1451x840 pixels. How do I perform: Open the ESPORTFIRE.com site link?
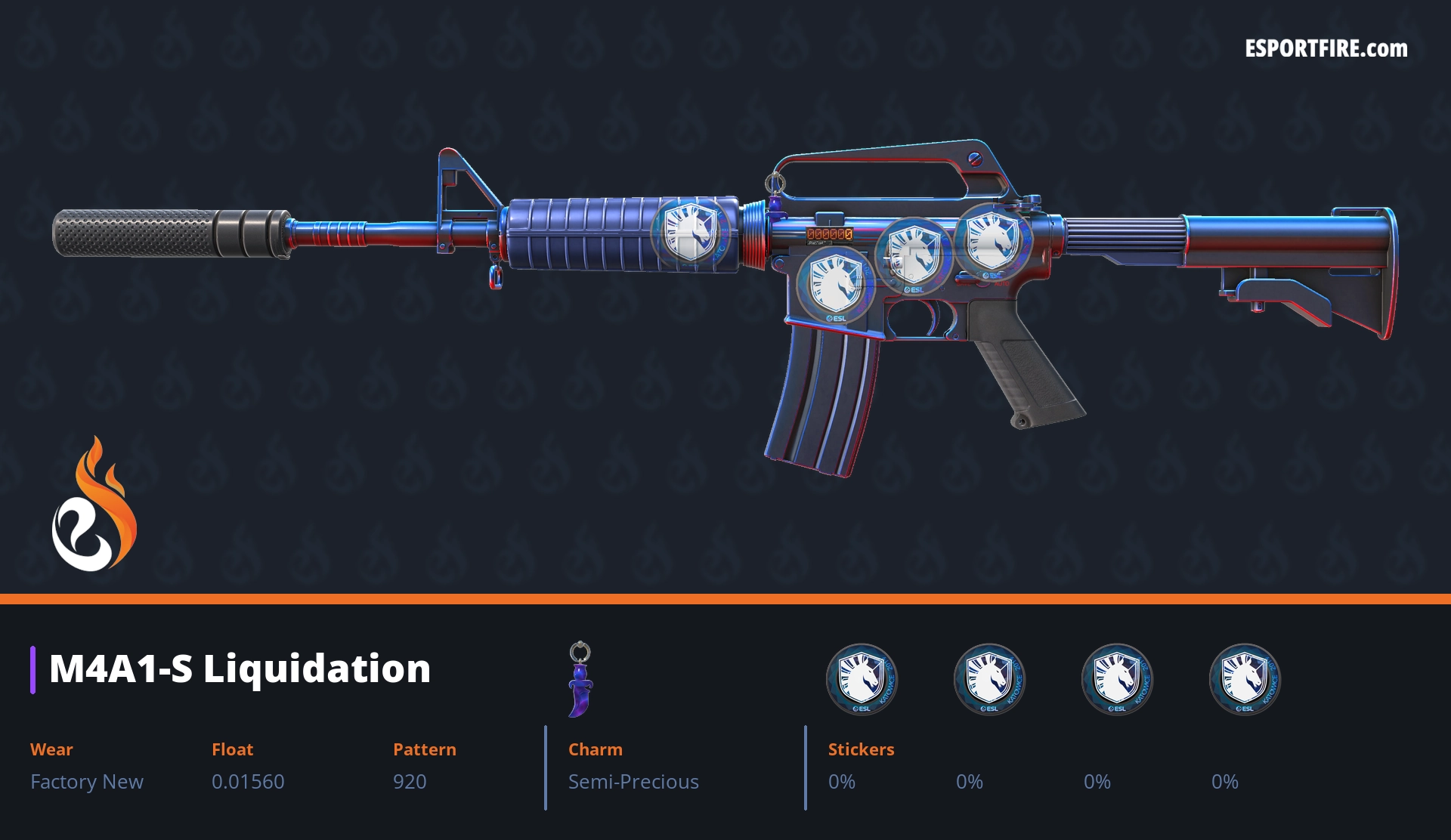[1326, 49]
